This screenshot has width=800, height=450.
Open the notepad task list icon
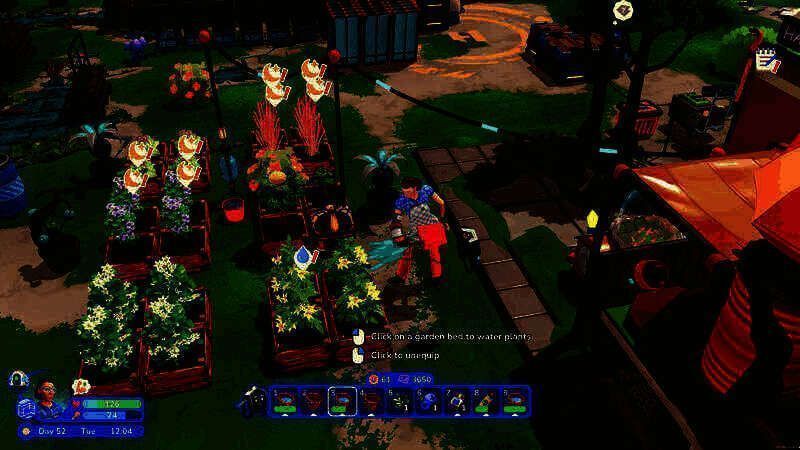coord(768,61)
